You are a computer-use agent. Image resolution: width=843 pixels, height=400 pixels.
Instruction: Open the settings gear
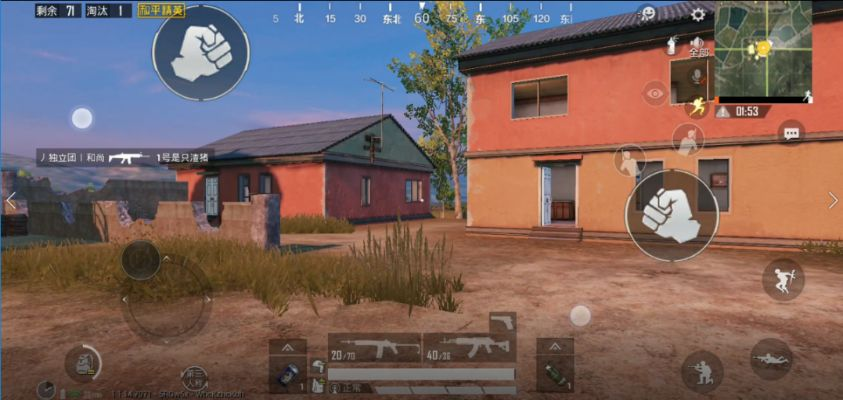698,14
